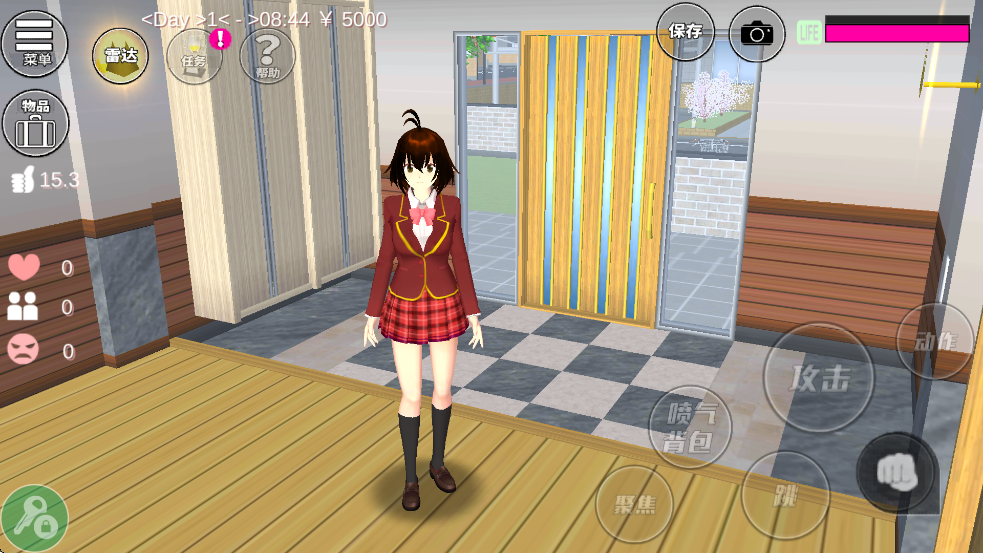Tap the 跳 jump button
Viewport: 983px width, 553px height.
(x=785, y=495)
